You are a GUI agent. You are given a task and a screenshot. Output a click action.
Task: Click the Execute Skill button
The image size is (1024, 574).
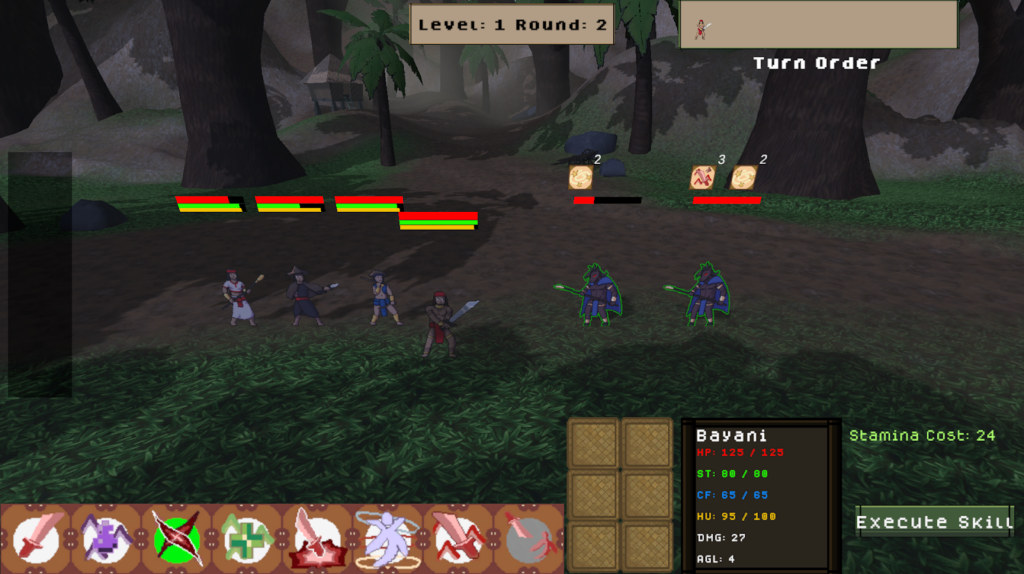[934, 522]
